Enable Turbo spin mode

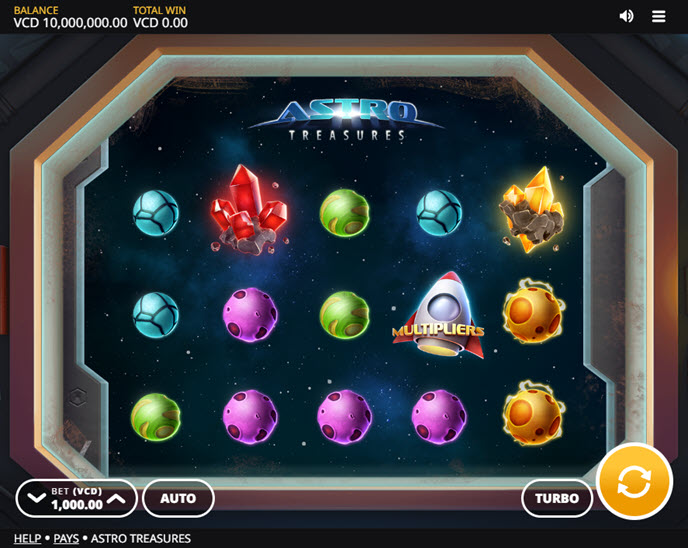[x=557, y=498]
